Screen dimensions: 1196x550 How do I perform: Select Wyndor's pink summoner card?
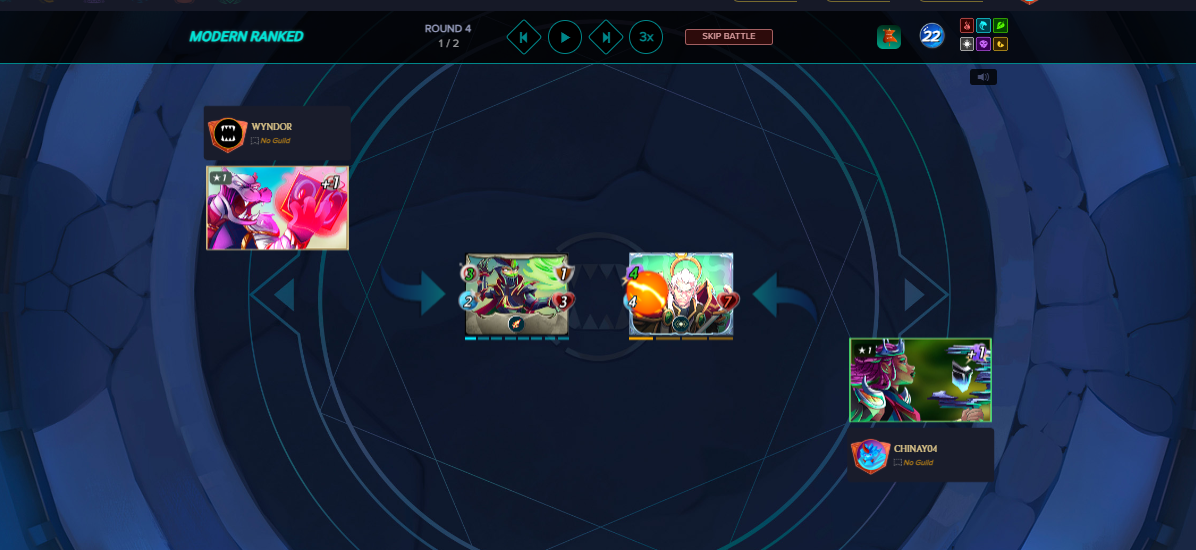pyautogui.click(x=277, y=208)
